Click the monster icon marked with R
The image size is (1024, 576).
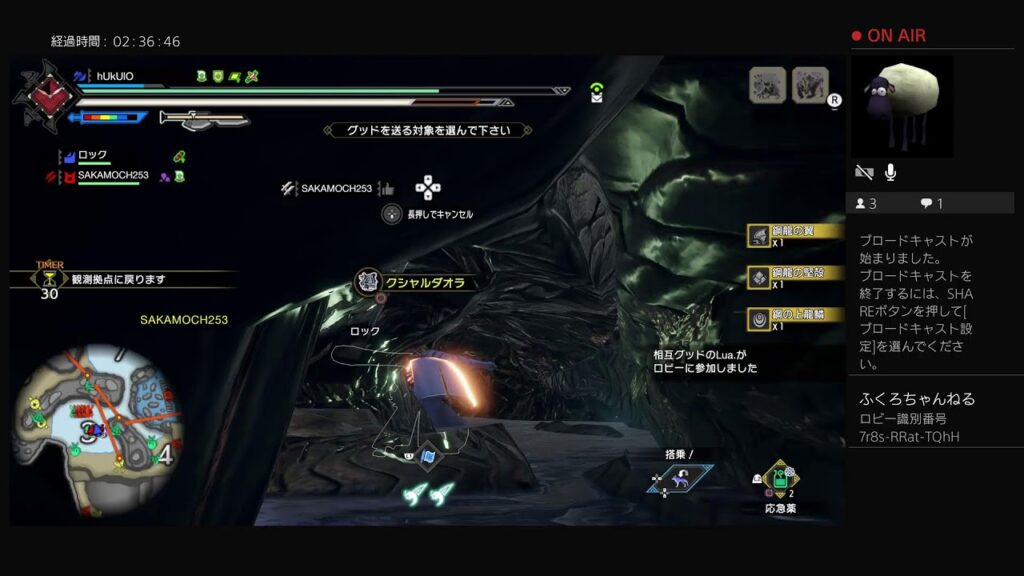click(810, 85)
